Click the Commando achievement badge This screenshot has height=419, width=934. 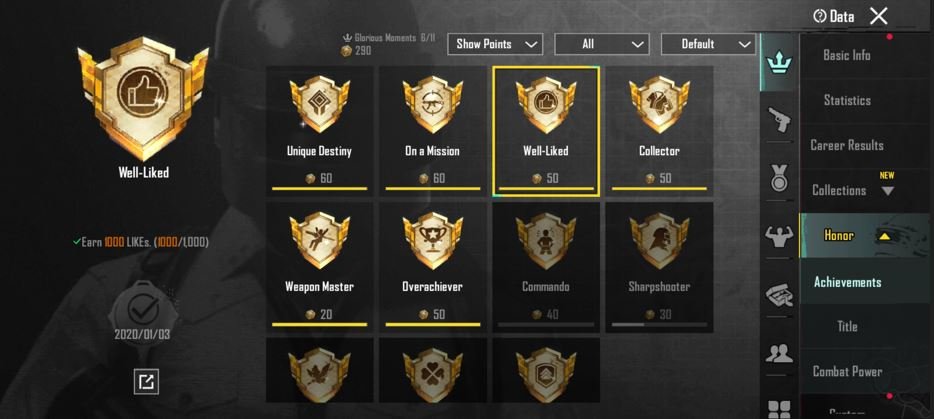point(546,265)
